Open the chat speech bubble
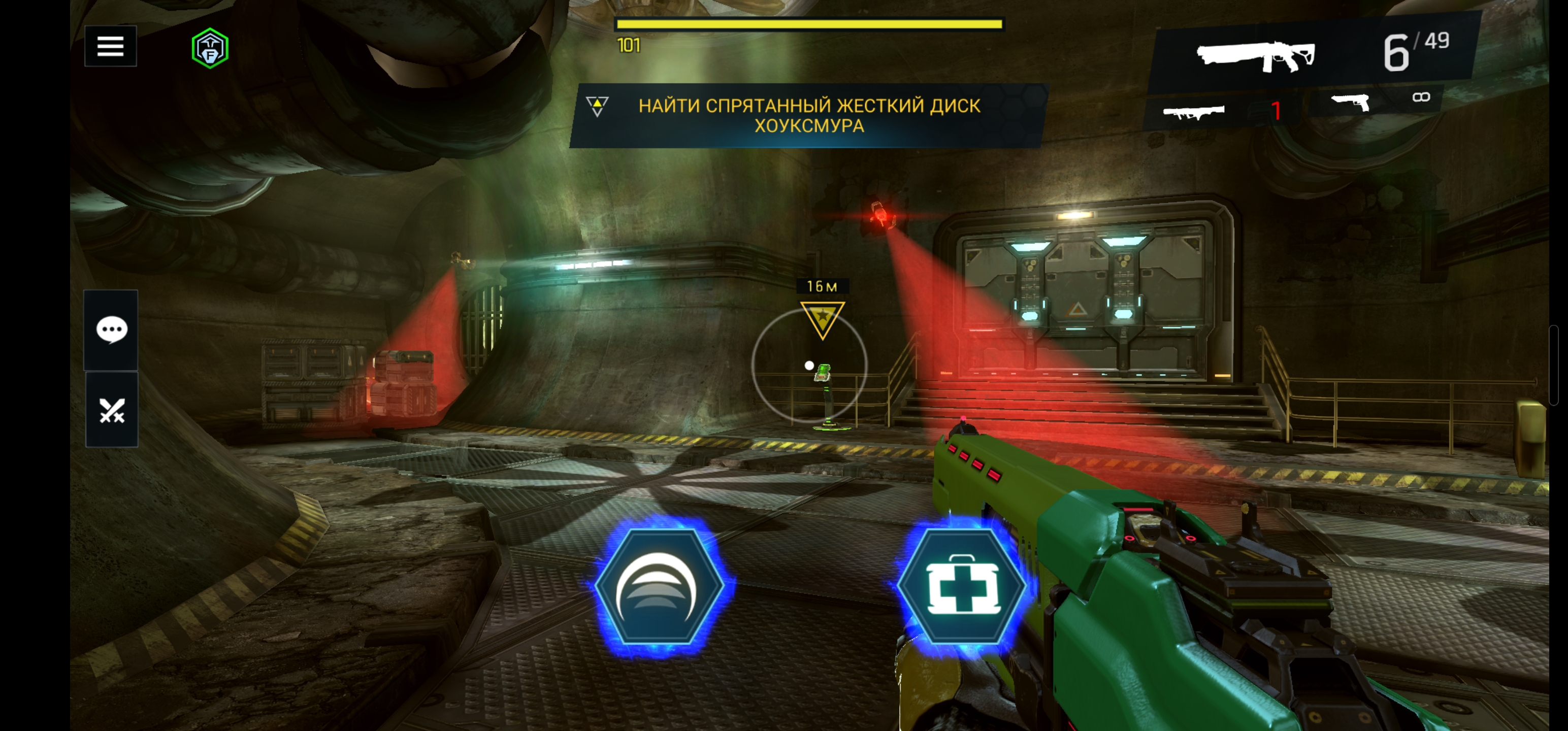1568x731 pixels. click(111, 330)
